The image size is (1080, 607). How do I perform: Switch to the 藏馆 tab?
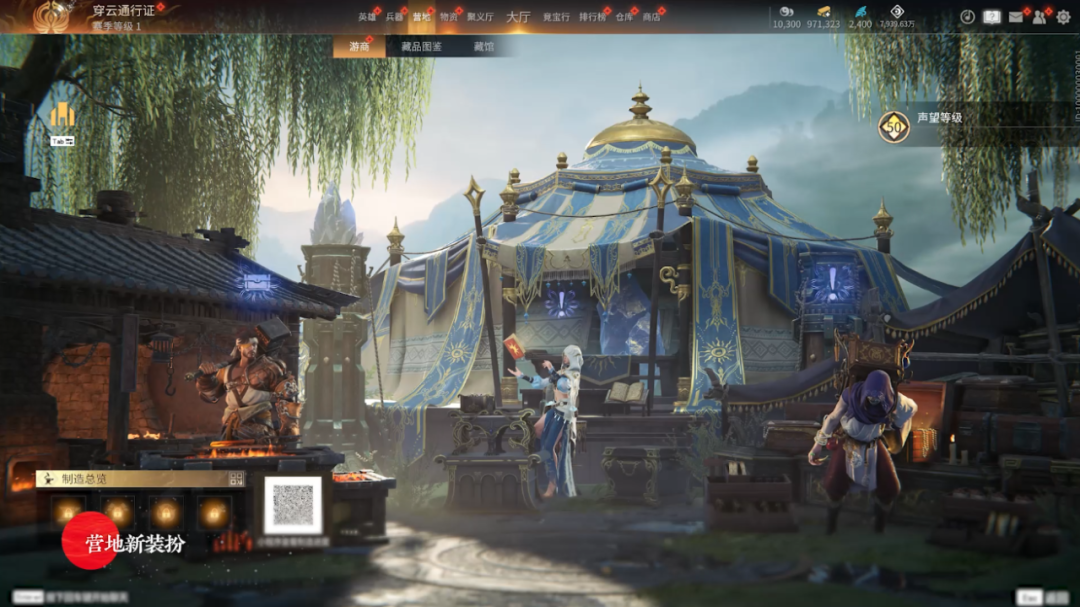click(x=483, y=47)
